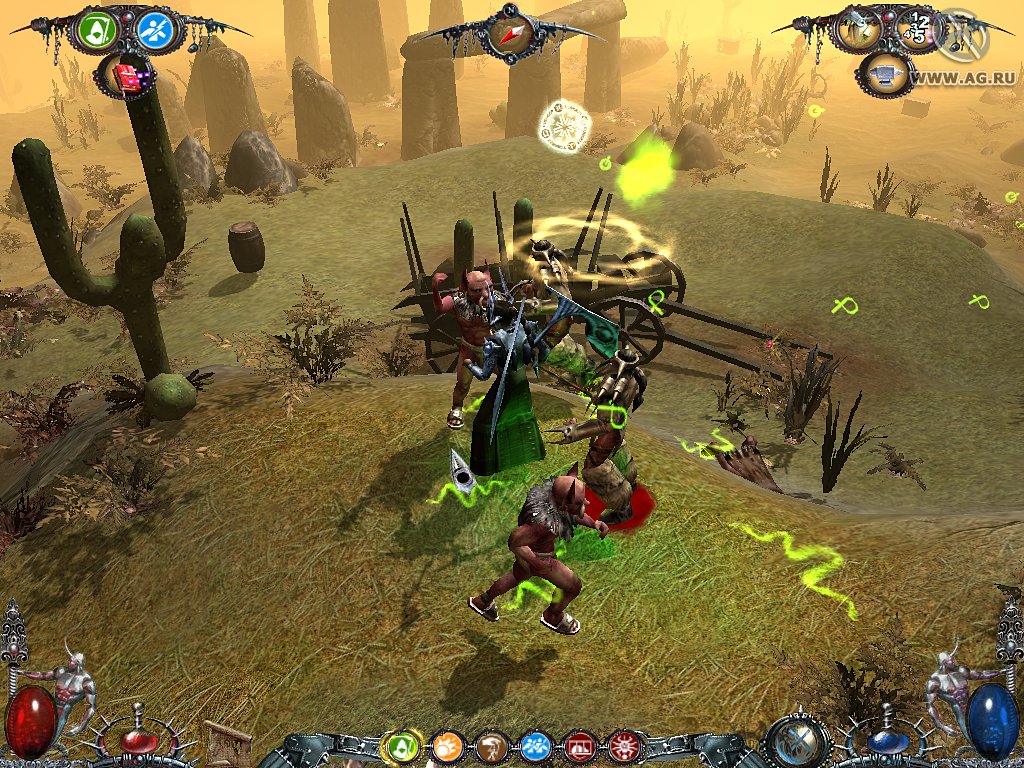The image size is (1024, 768).
Task: Open the red spellbook
Action: 125,74
